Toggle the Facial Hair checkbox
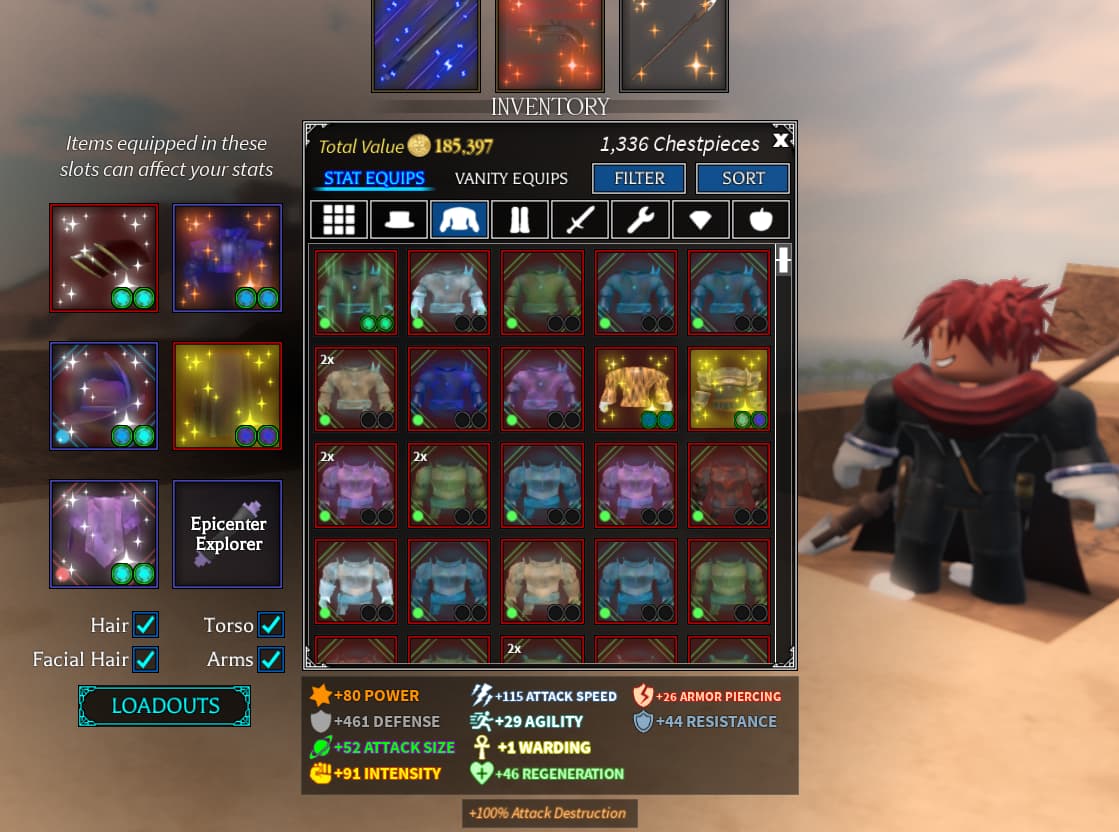This screenshot has width=1119, height=832. coord(146,659)
